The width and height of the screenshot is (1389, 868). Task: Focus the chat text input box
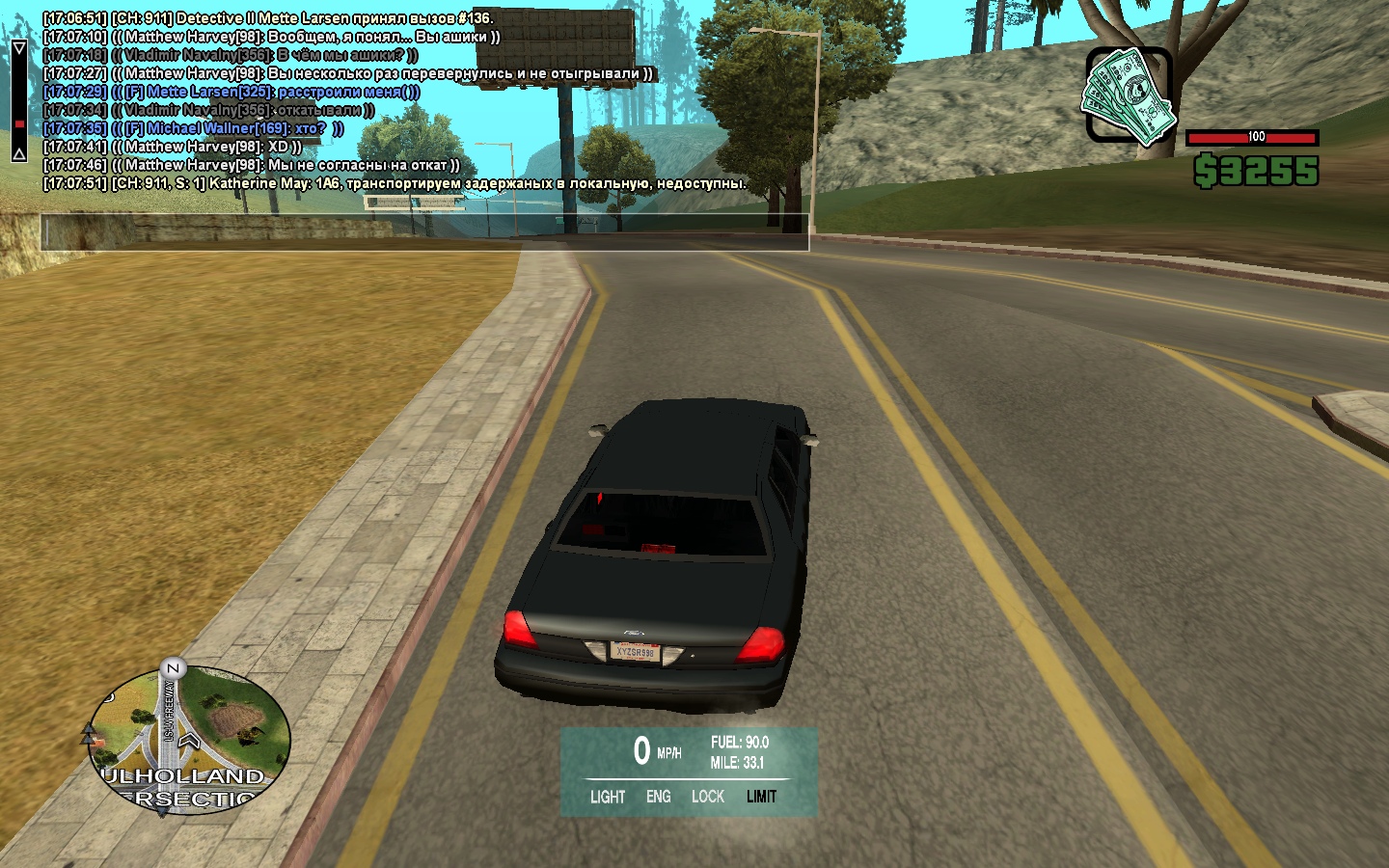[x=424, y=232]
